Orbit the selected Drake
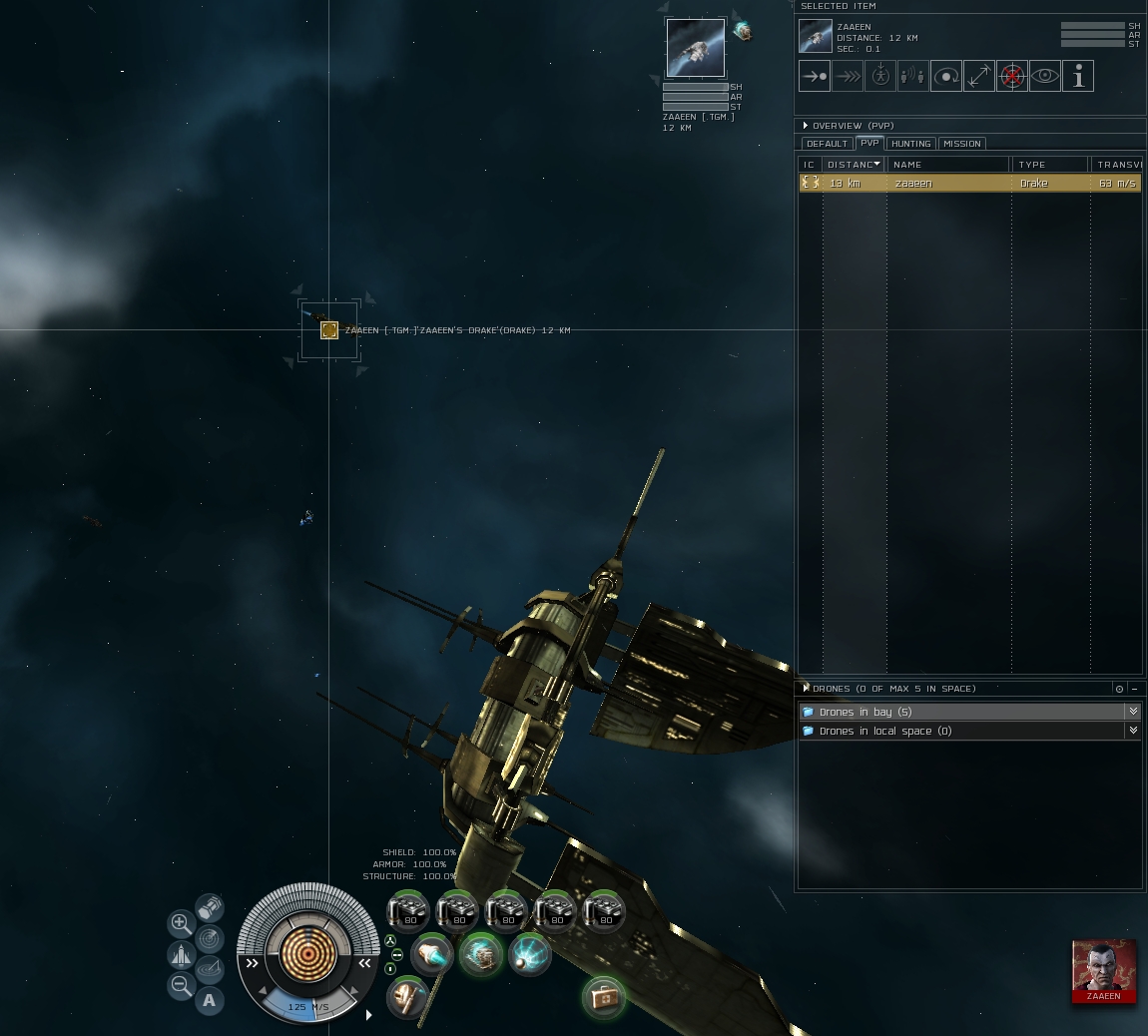This screenshot has height=1036, width=1148. (x=946, y=76)
